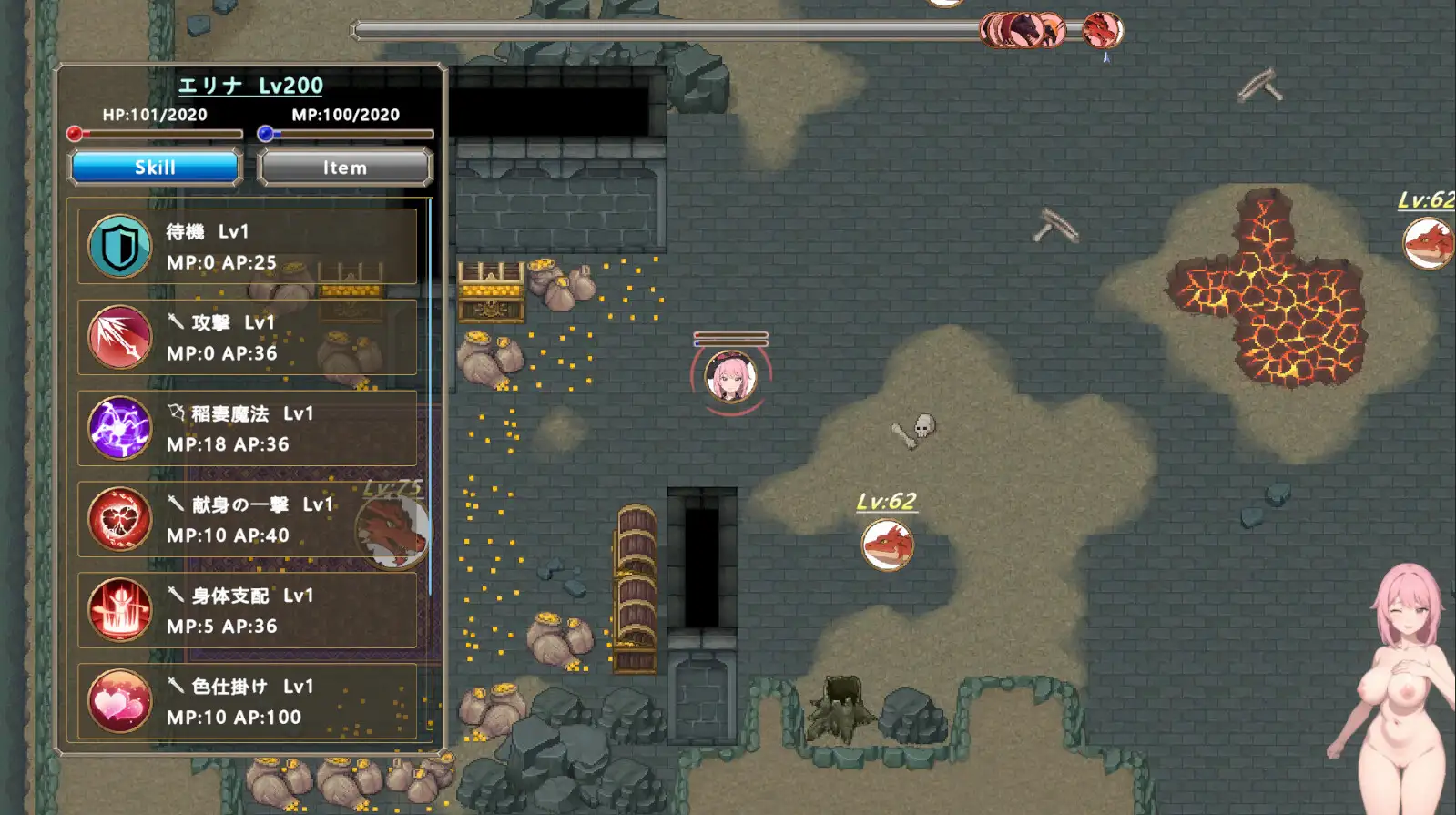Screen dimensions: 1456x815
Task: Switch to the Skill tab
Action: click(155, 168)
